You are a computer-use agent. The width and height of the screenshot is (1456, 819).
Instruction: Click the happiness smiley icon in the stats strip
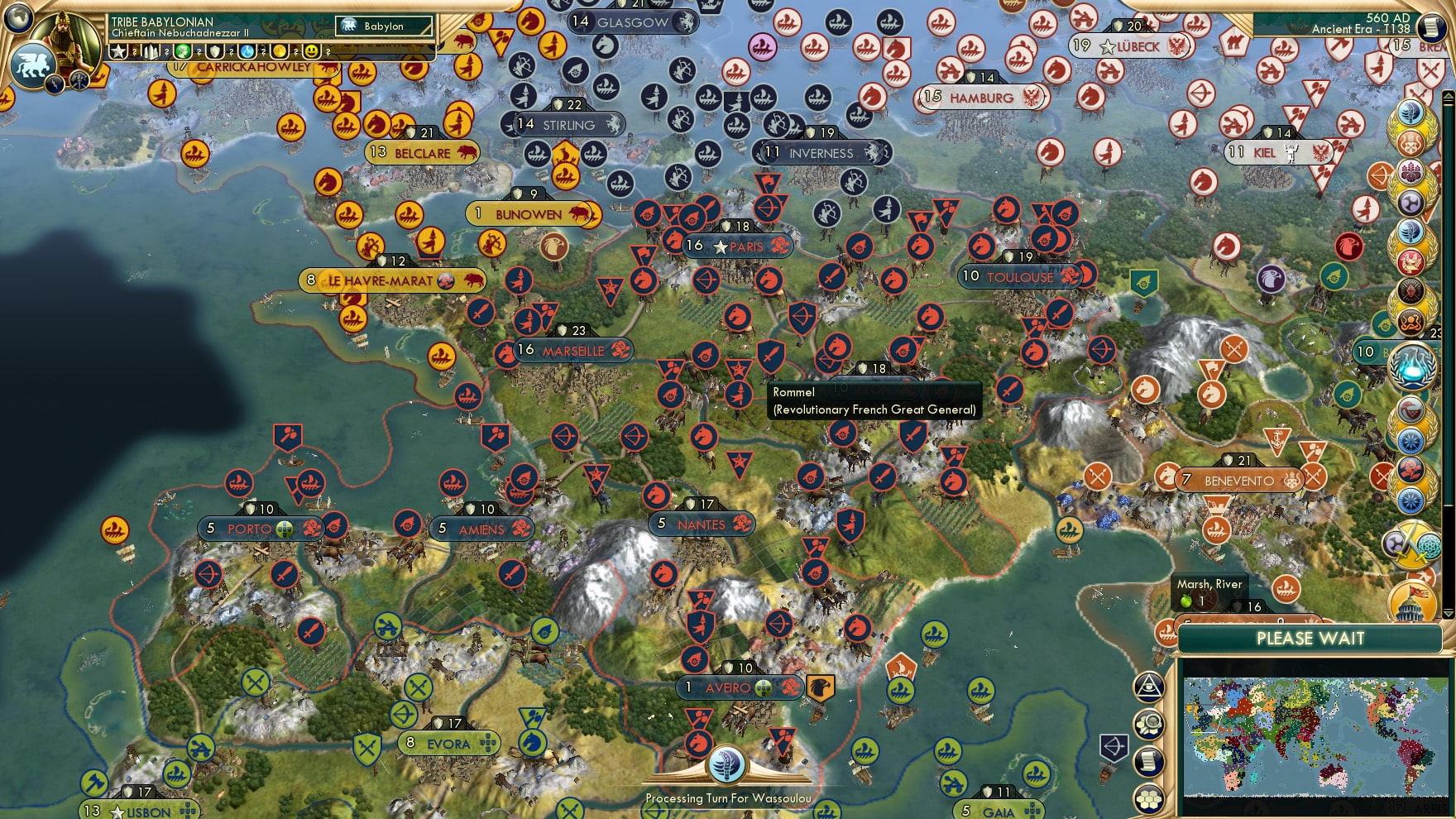312,50
